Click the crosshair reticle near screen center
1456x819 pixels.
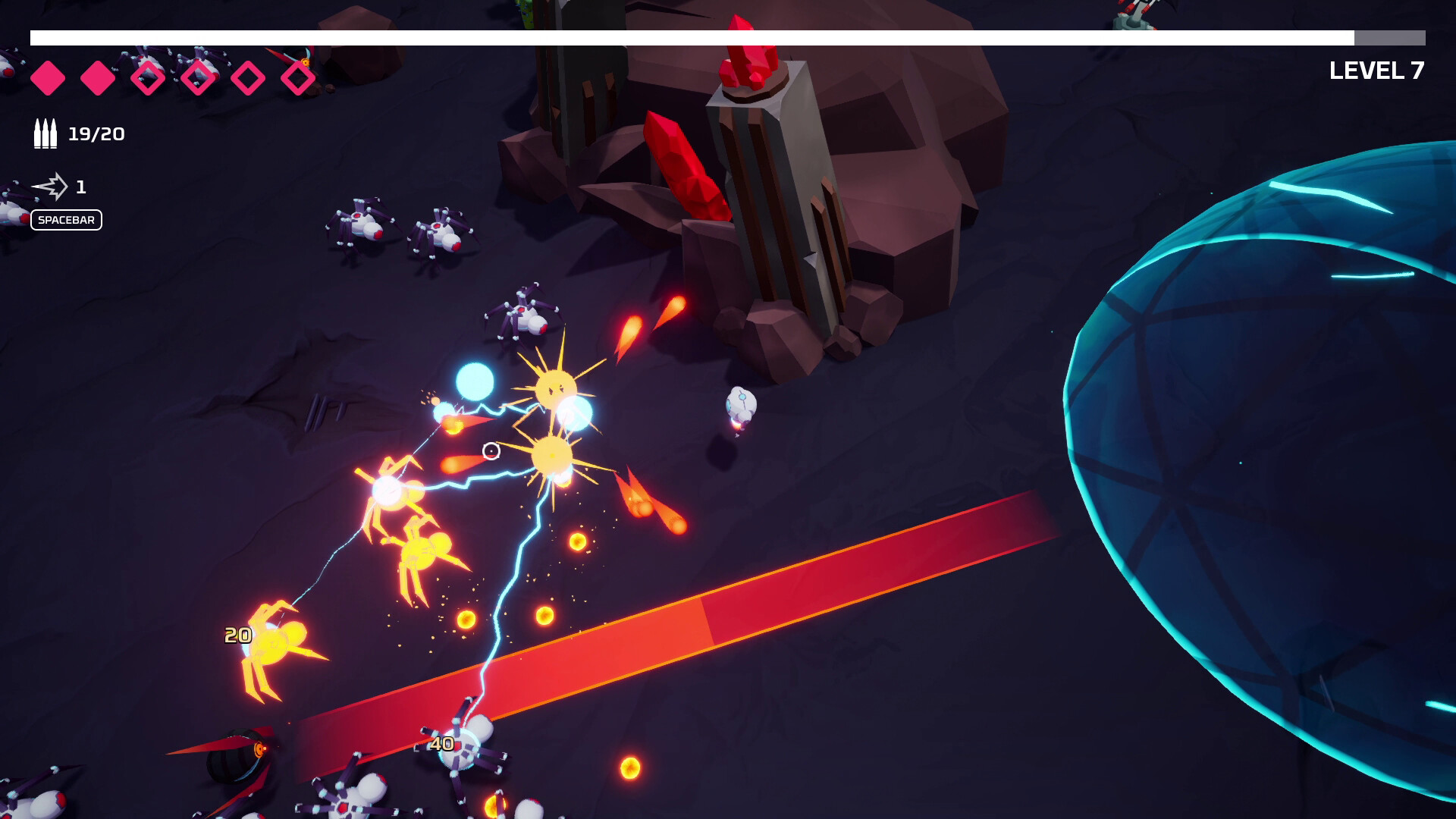pos(491,452)
